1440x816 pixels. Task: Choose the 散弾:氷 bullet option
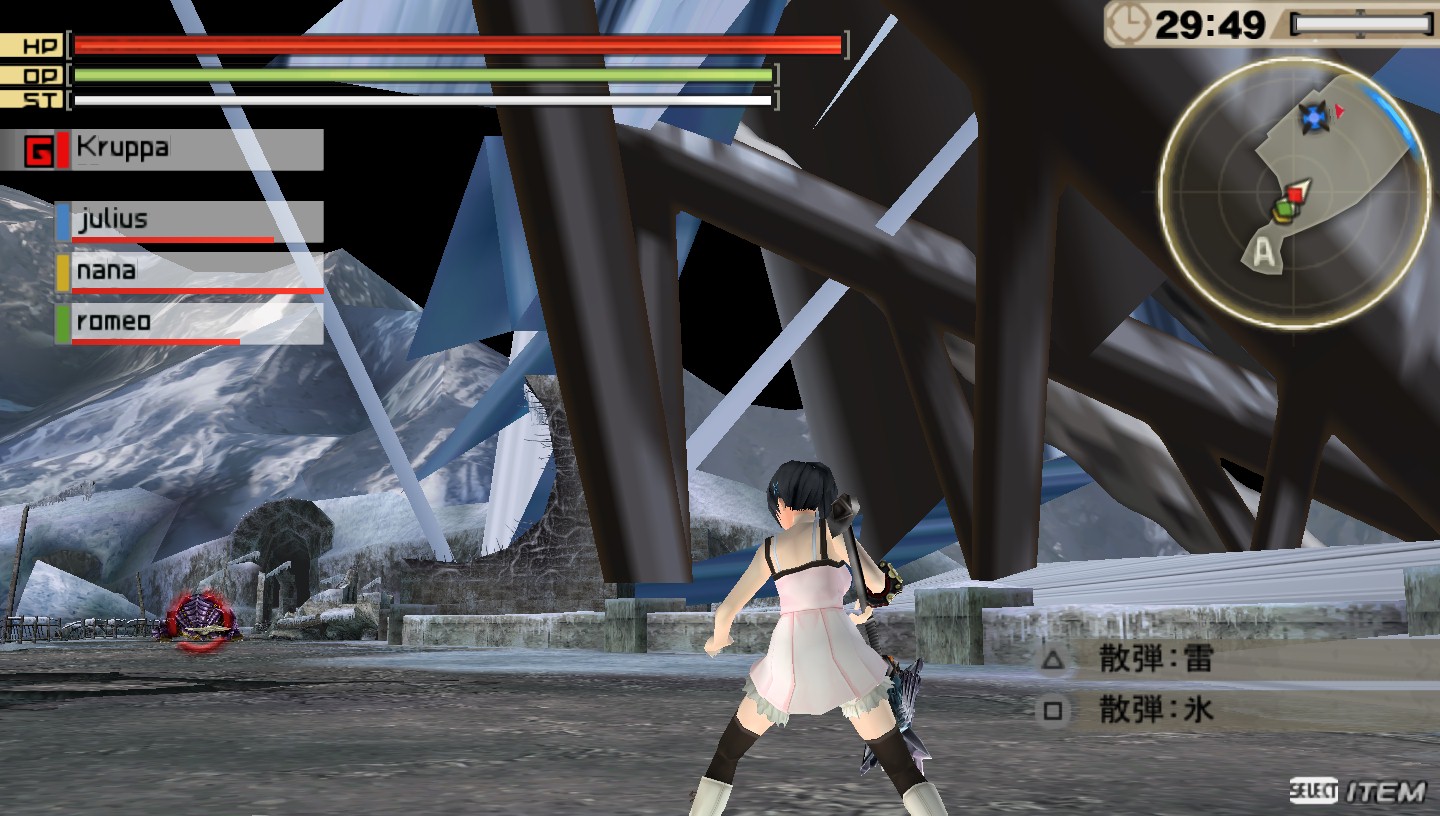coord(1156,711)
